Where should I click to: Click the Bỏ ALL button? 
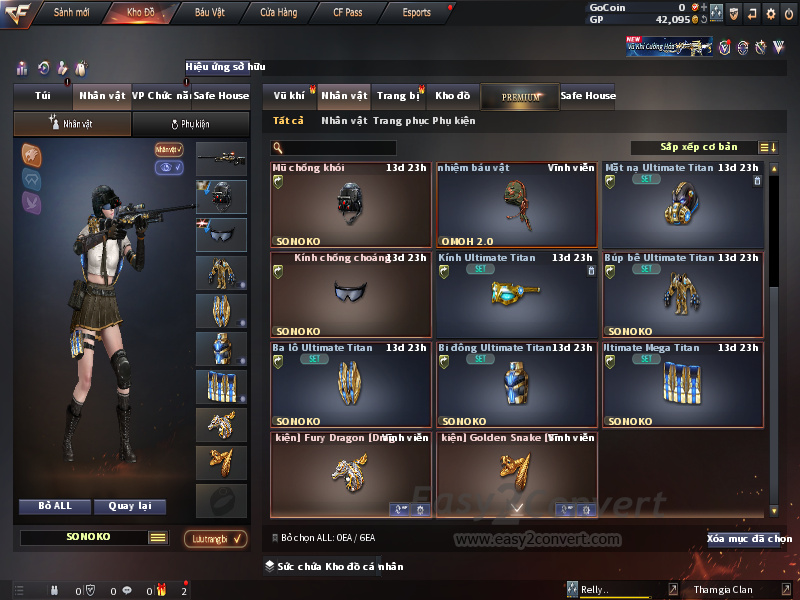pyautogui.click(x=55, y=506)
